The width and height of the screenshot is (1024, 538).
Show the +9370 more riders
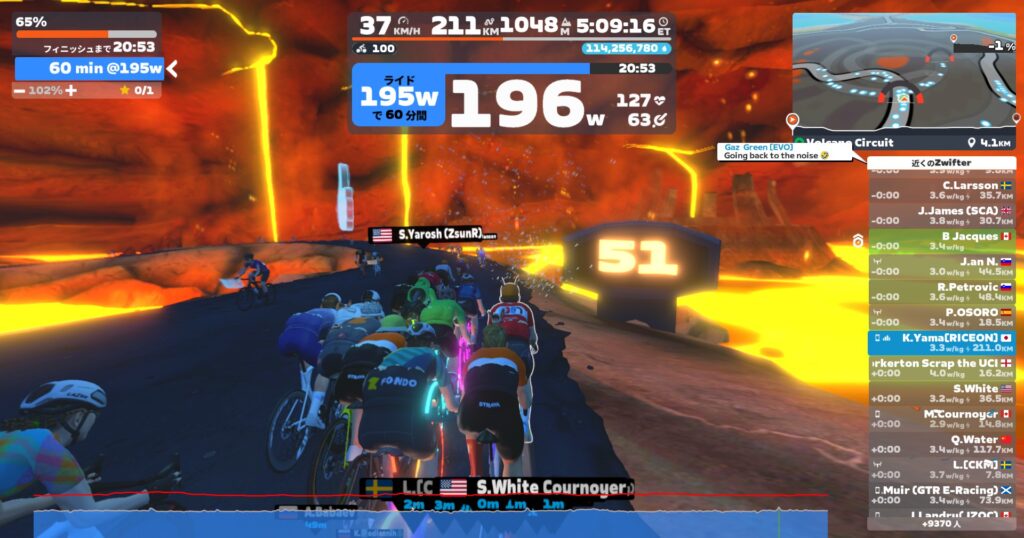coord(941,522)
